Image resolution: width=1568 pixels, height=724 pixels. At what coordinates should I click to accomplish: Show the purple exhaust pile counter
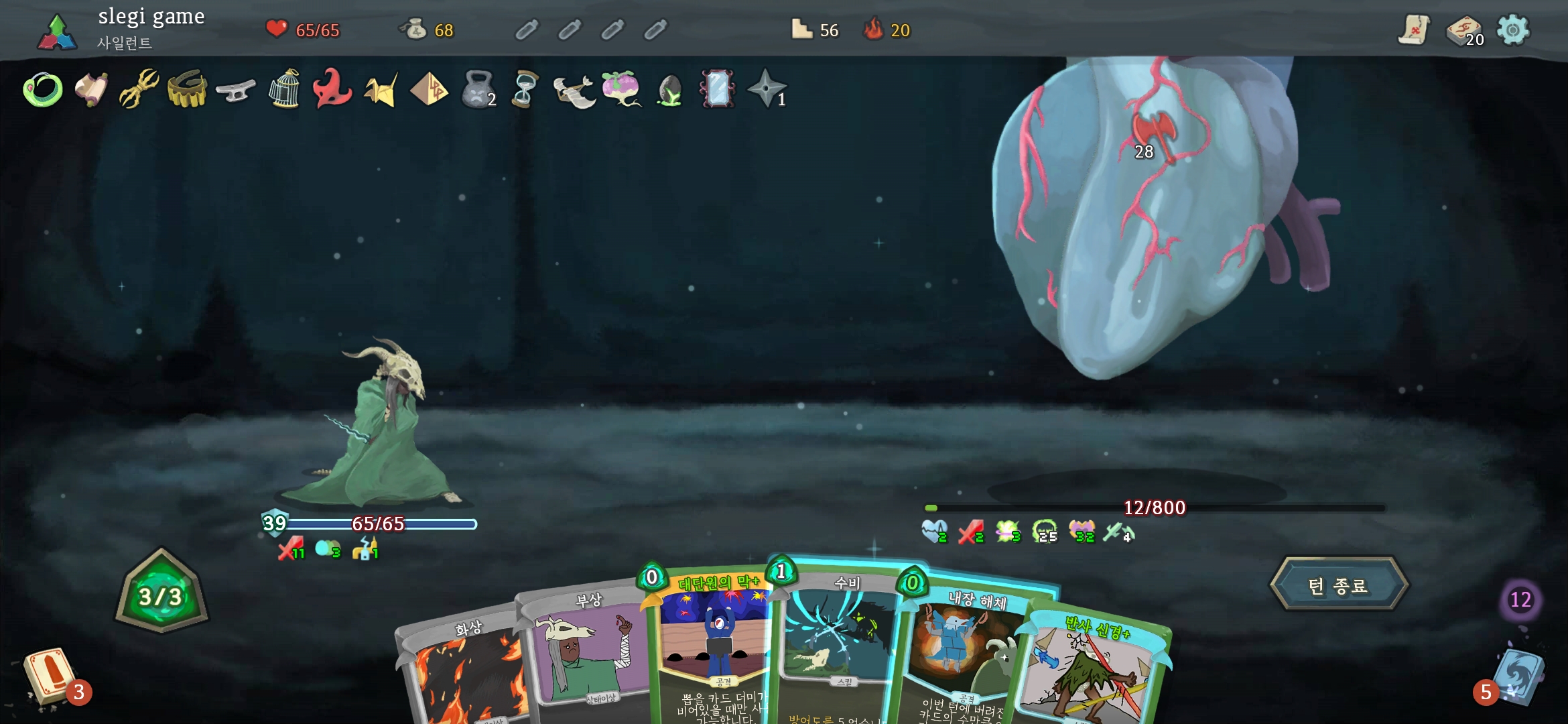point(1520,599)
